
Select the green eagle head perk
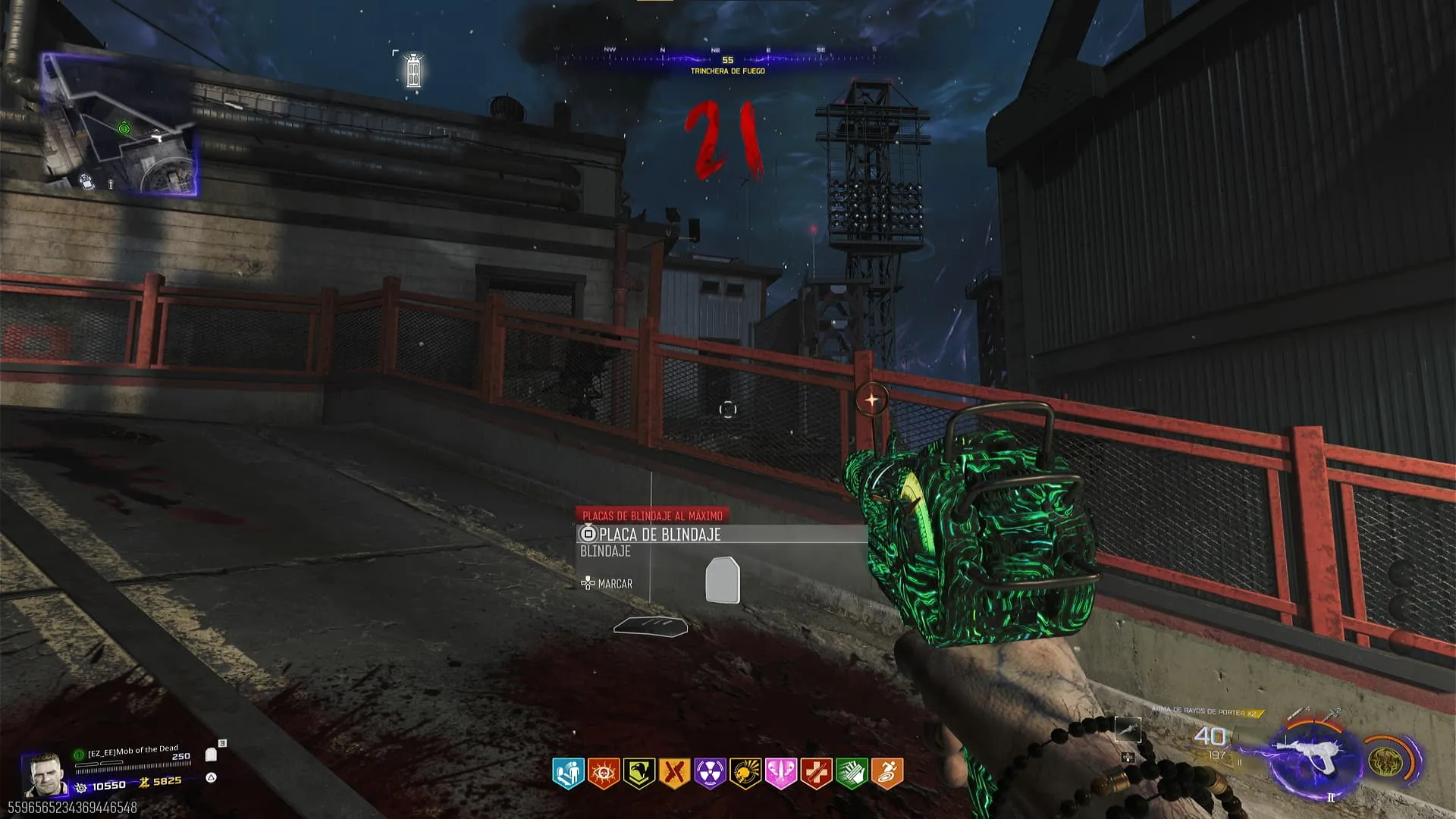[639, 773]
